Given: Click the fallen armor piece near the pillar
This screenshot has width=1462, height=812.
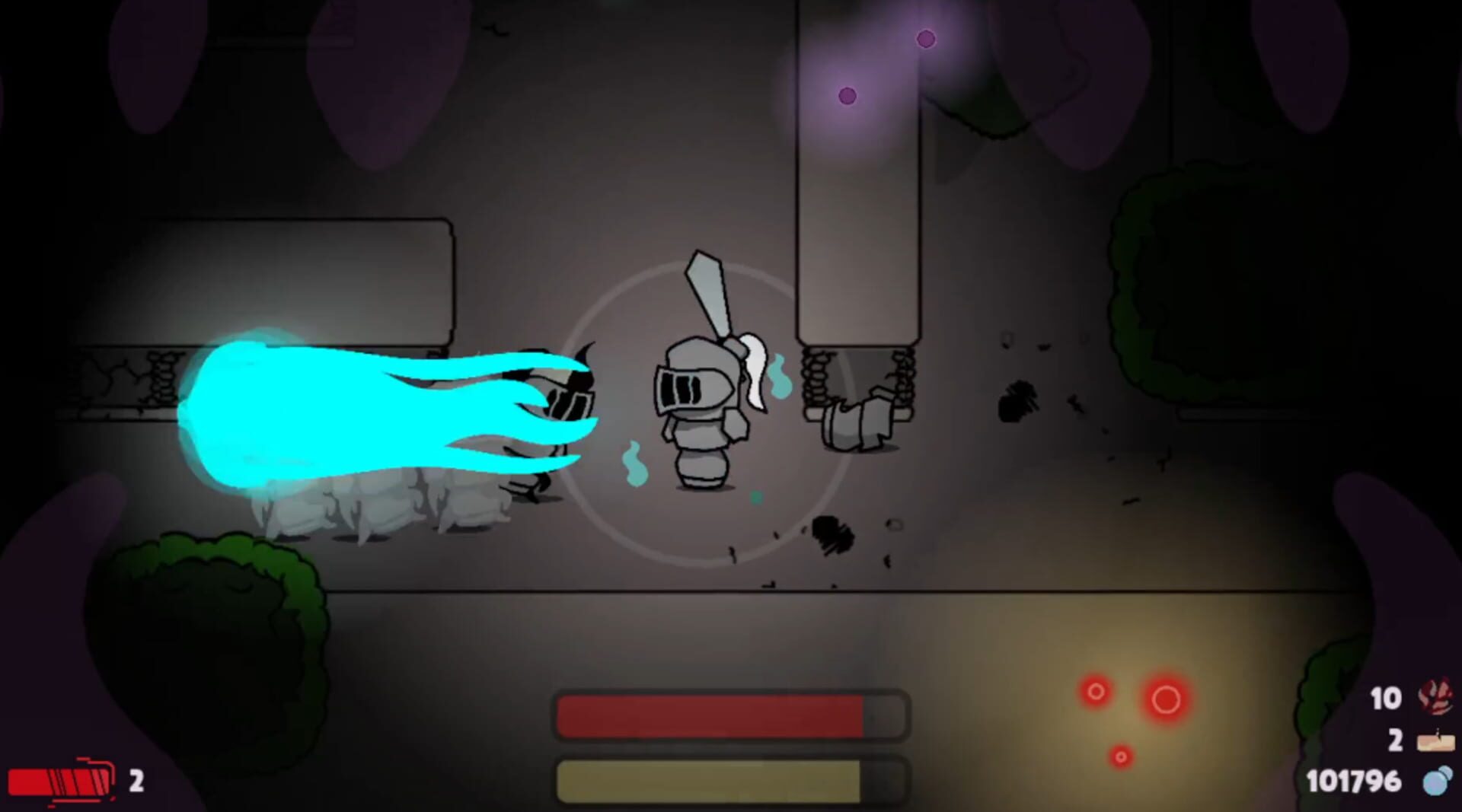Looking at the screenshot, I should tap(857, 422).
